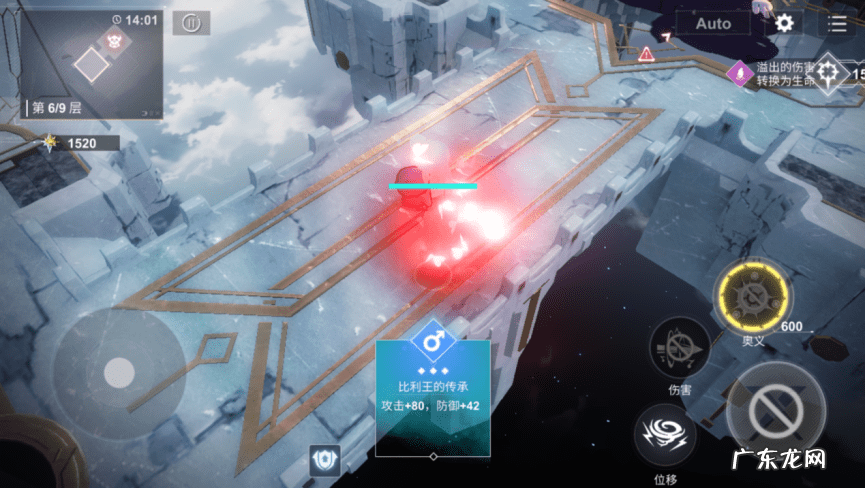Toggle Auto battle mode
Viewport: 865px width, 488px height.
coord(713,23)
